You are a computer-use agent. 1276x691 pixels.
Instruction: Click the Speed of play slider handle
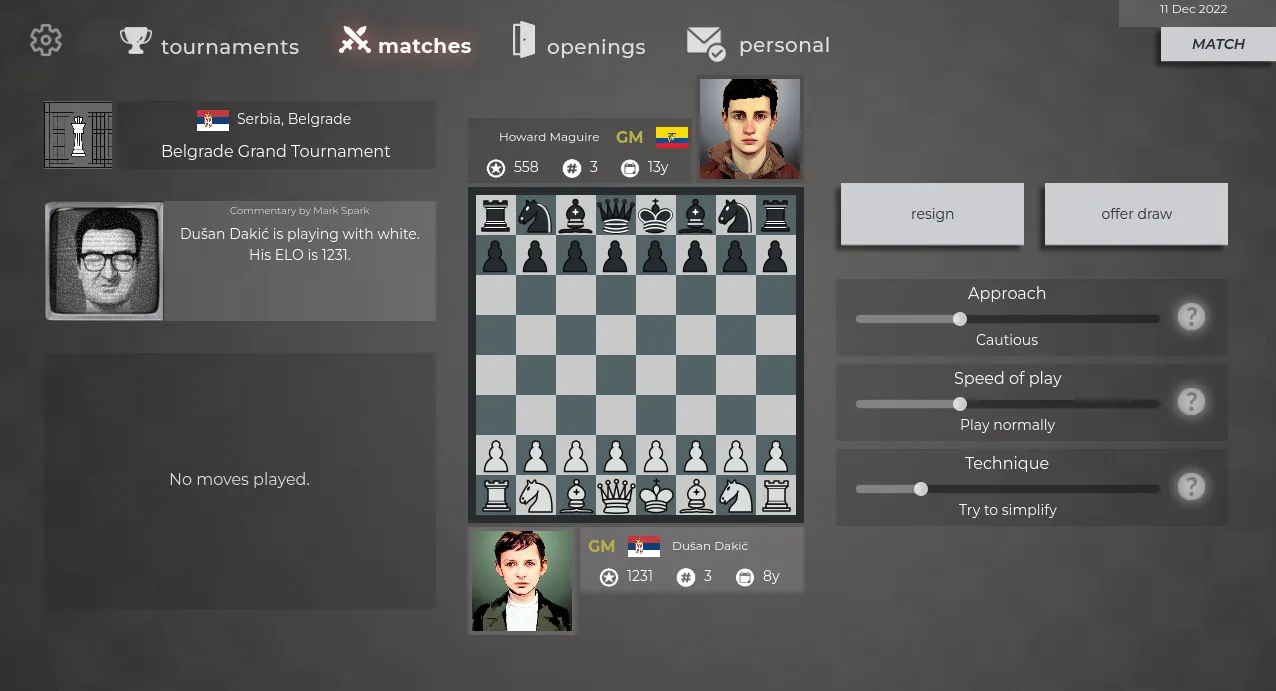click(x=960, y=404)
